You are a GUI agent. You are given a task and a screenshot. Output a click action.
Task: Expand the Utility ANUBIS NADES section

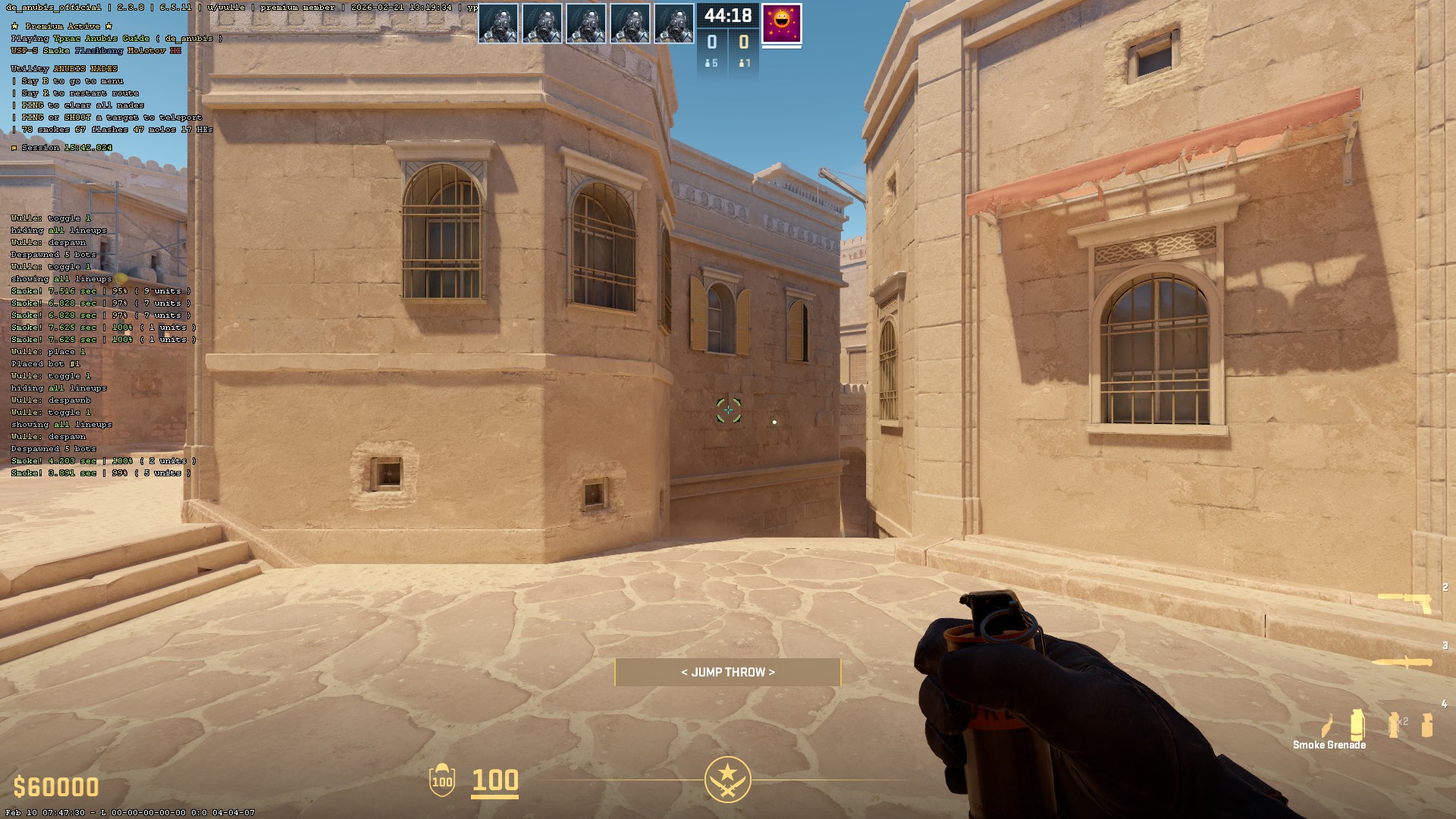pyautogui.click(x=64, y=67)
